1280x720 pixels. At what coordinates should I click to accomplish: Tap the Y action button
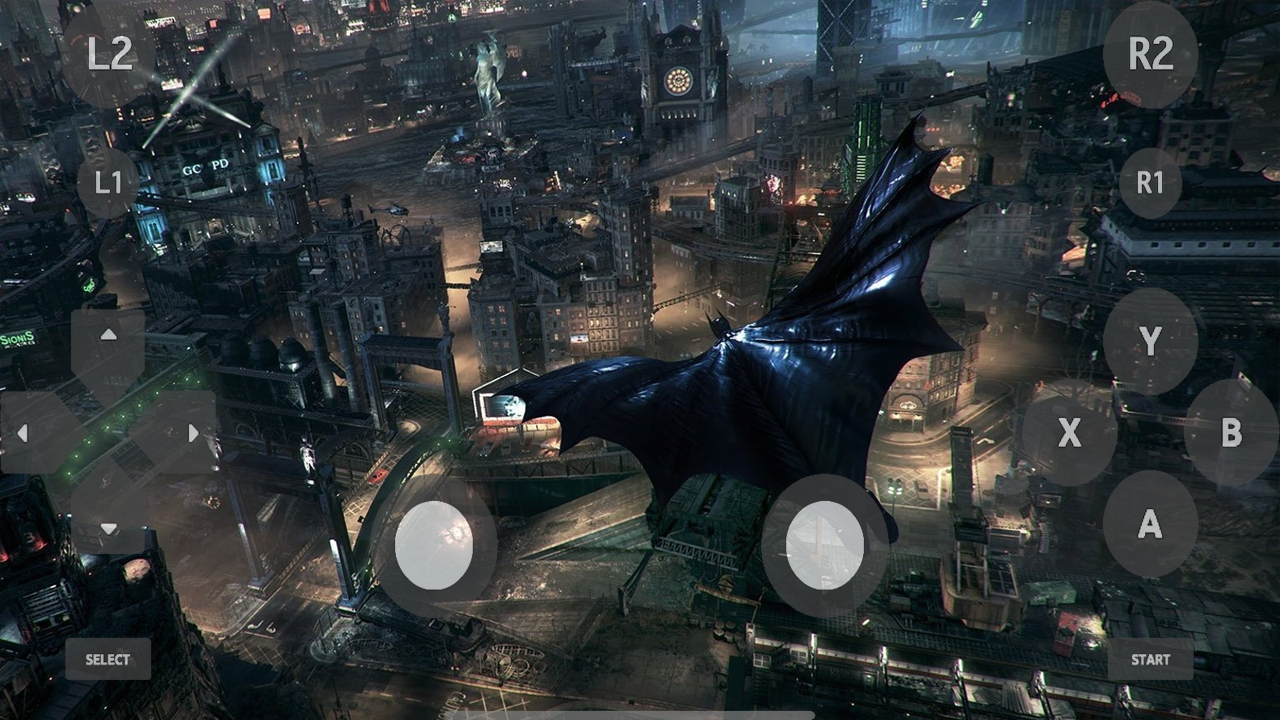coord(1150,342)
